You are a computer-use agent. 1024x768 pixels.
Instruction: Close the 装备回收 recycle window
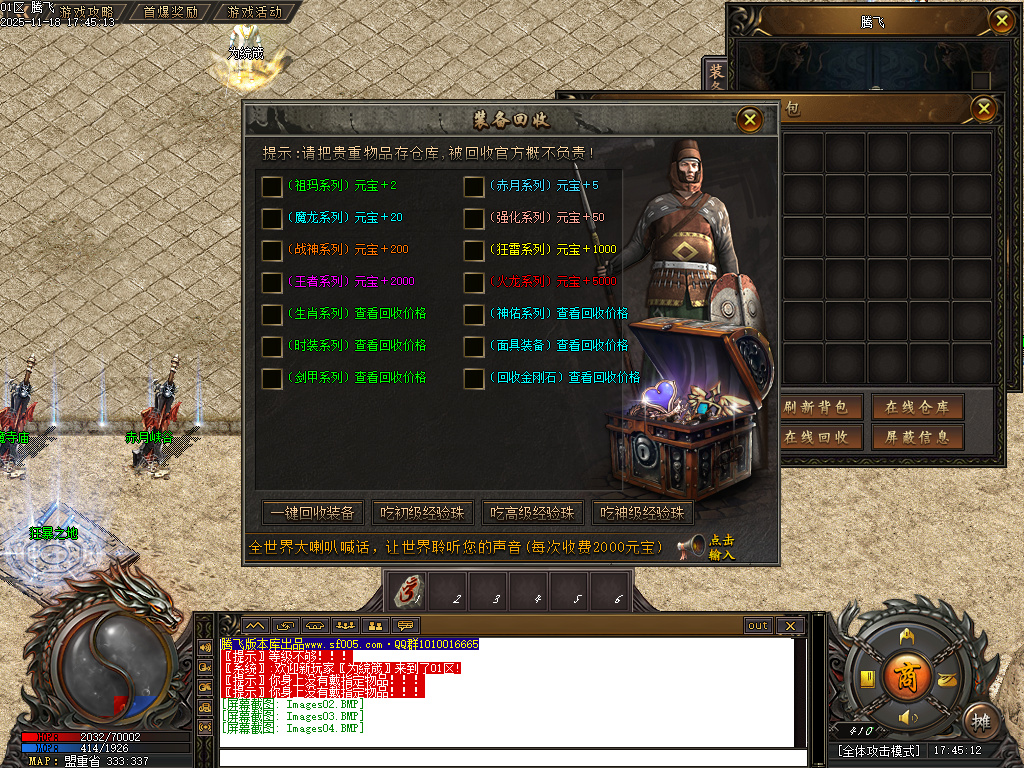point(750,120)
